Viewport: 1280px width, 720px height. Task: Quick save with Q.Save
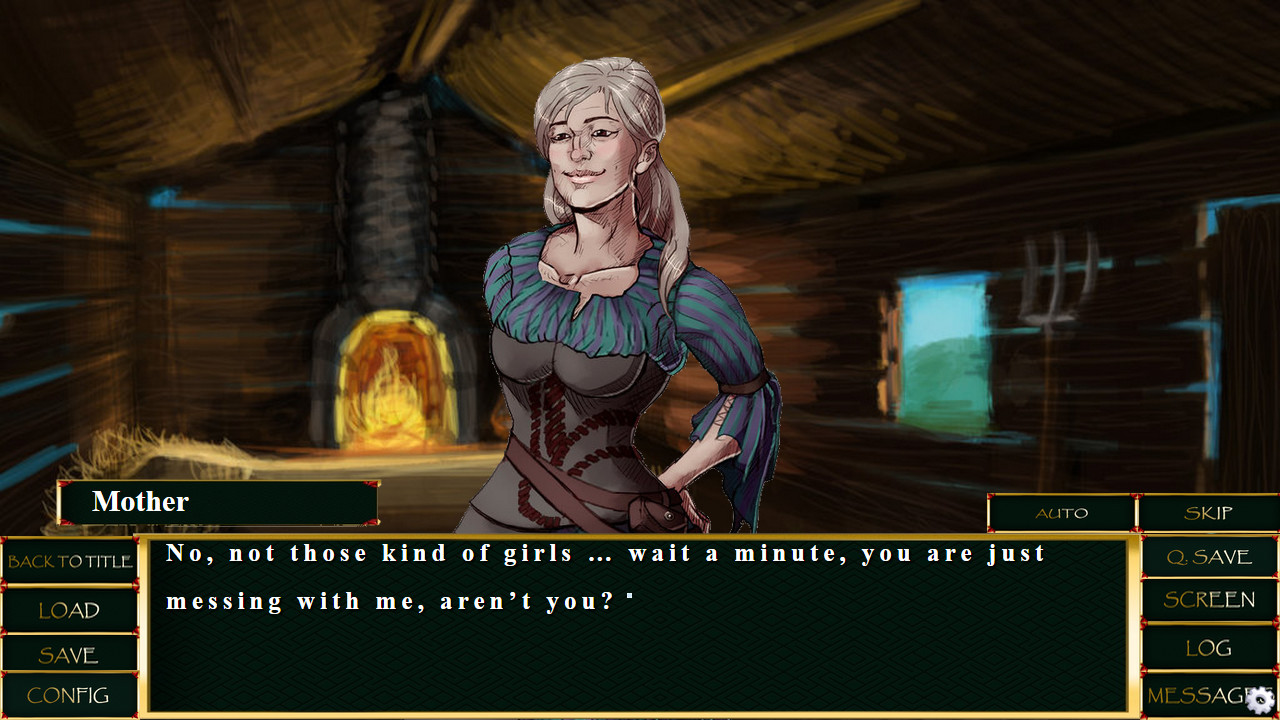[1209, 557]
